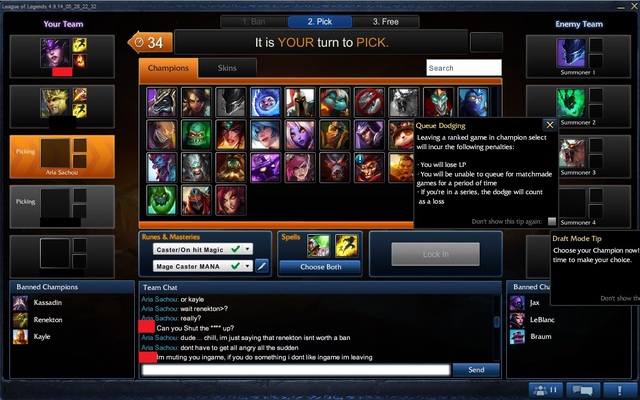Open the chat bubble button
Viewport: 640px width, 400px height.
tap(580, 390)
